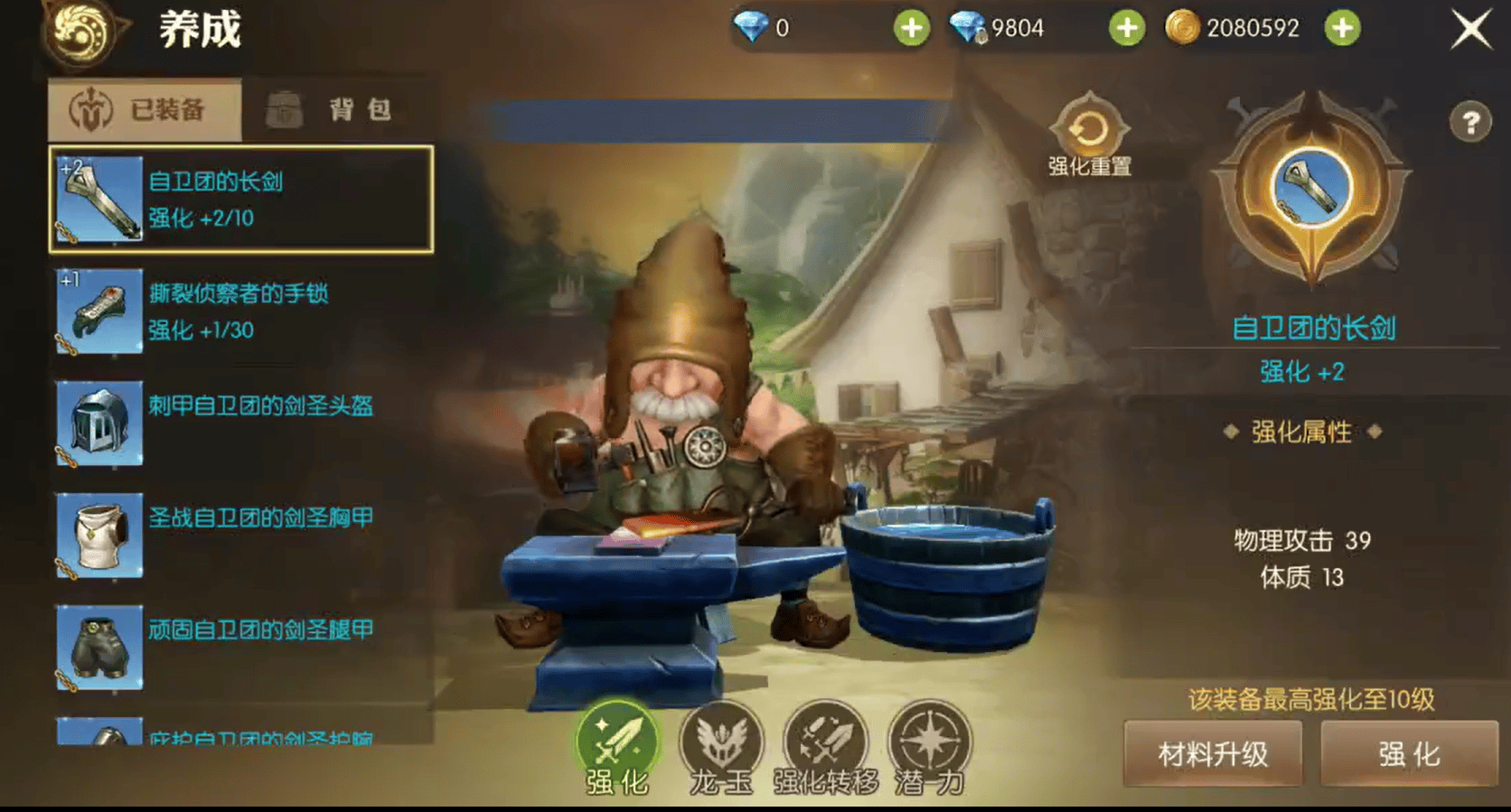Screen dimensions: 1511x812
Task: Click the 强化重置 reset icon
Action: pos(1089,133)
